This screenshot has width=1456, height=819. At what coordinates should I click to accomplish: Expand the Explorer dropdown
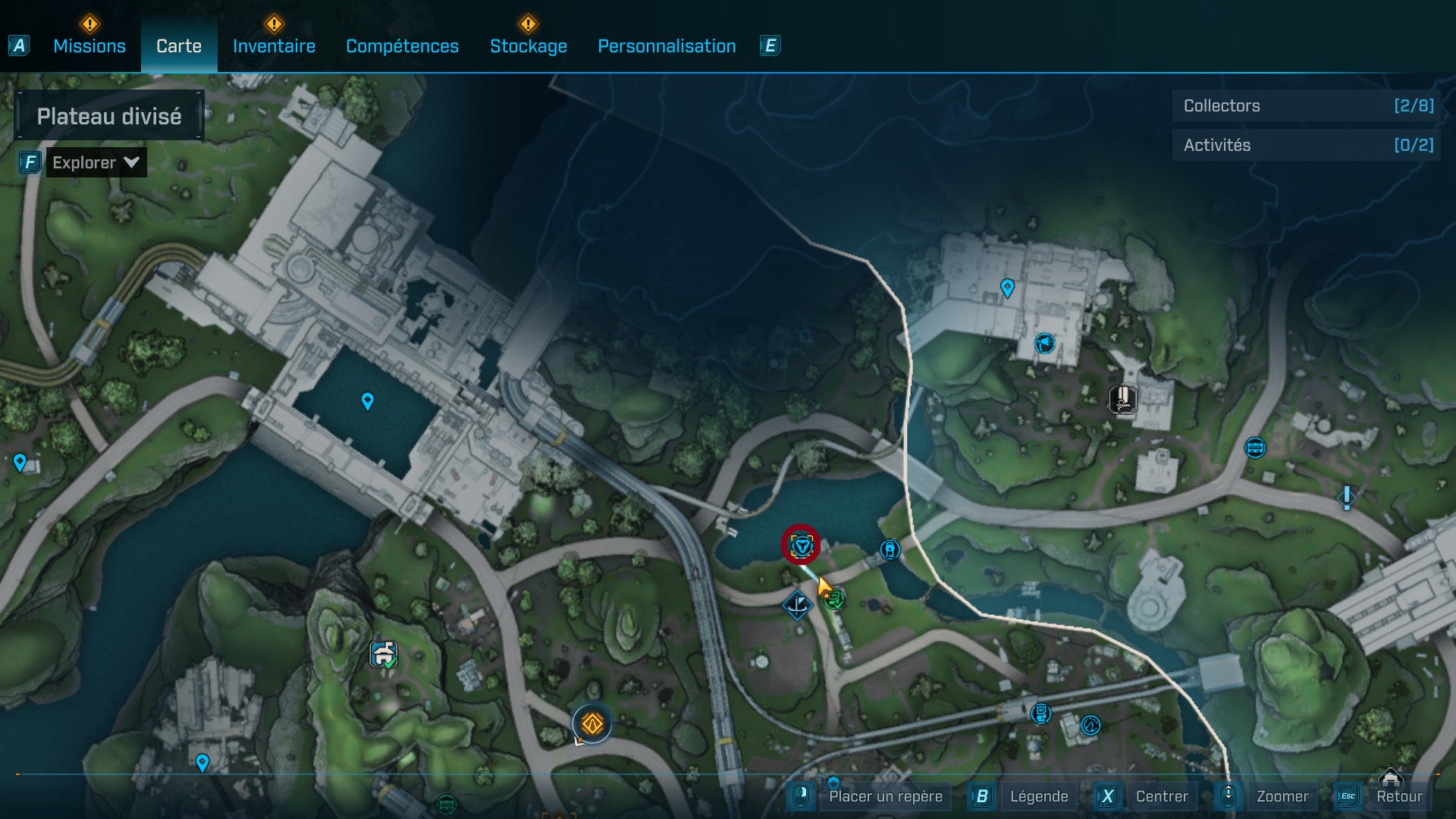(96, 162)
